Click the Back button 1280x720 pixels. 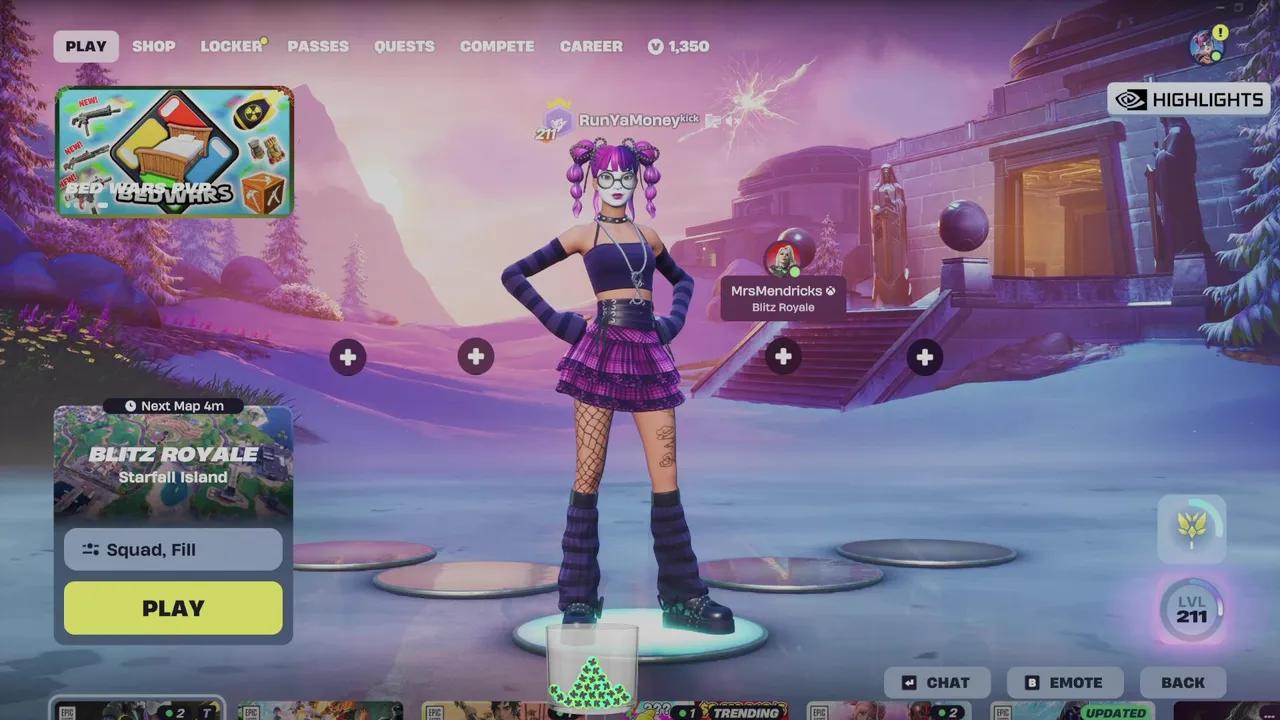pos(1183,682)
